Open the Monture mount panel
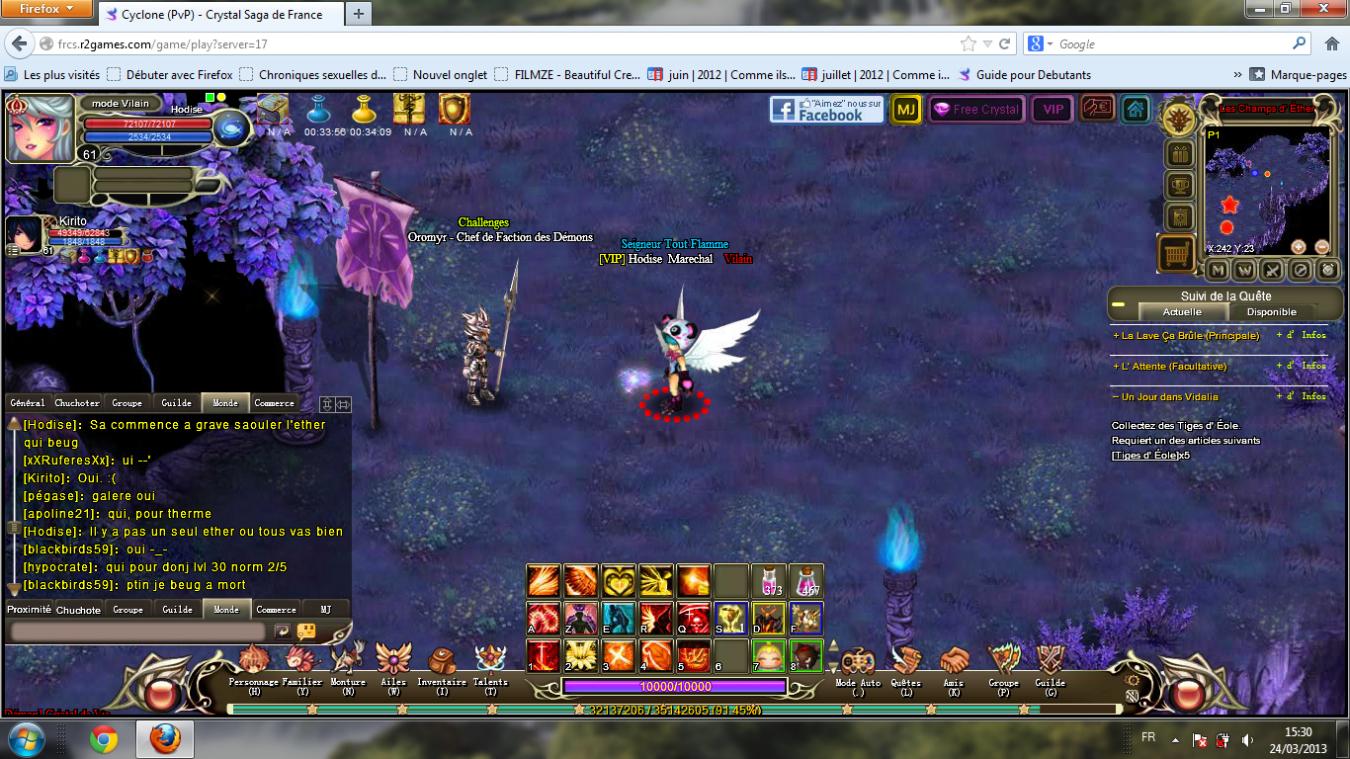The image size is (1350, 759). [348, 662]
